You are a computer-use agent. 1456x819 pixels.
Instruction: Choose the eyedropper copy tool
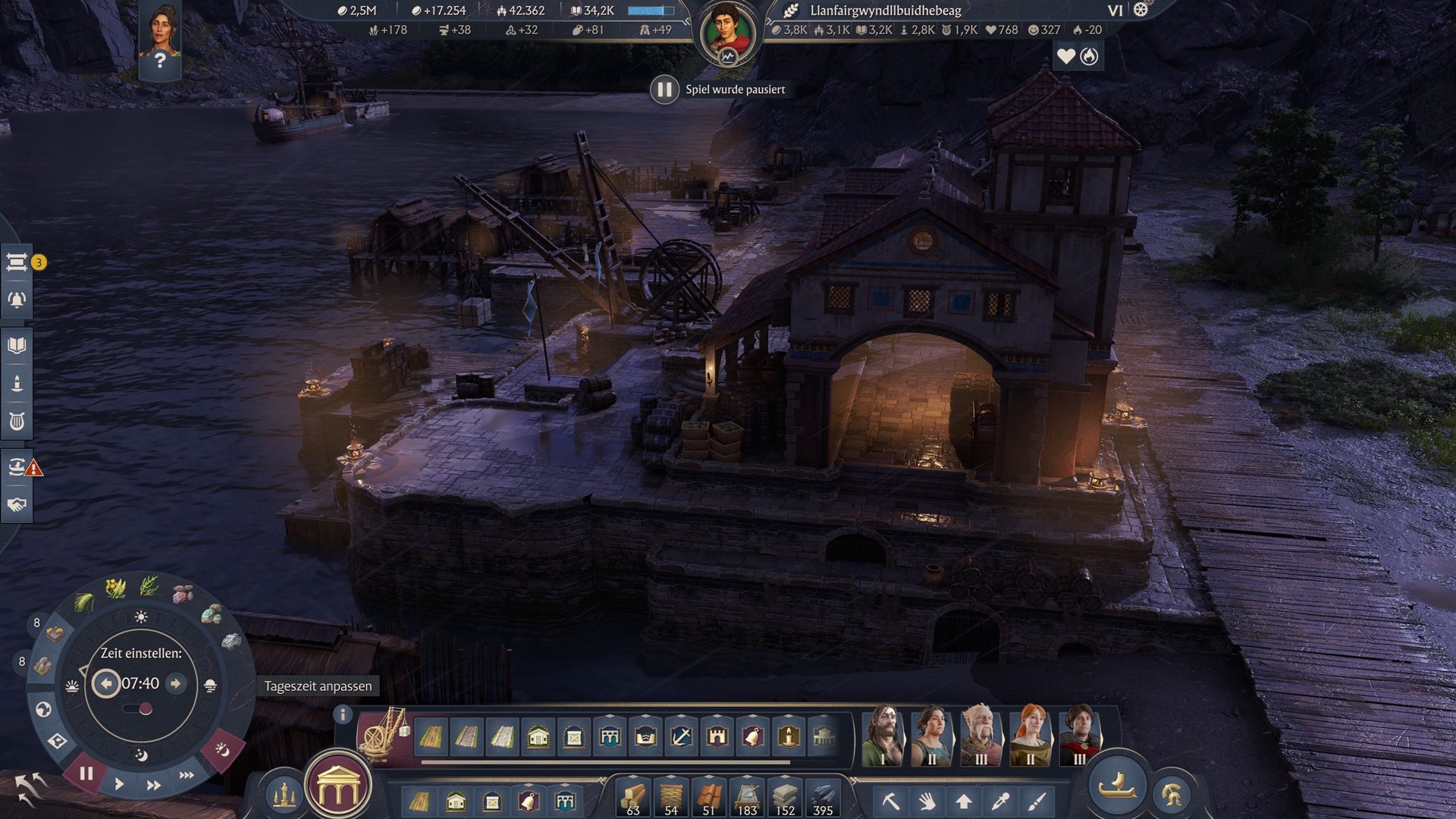[1000, 801]
